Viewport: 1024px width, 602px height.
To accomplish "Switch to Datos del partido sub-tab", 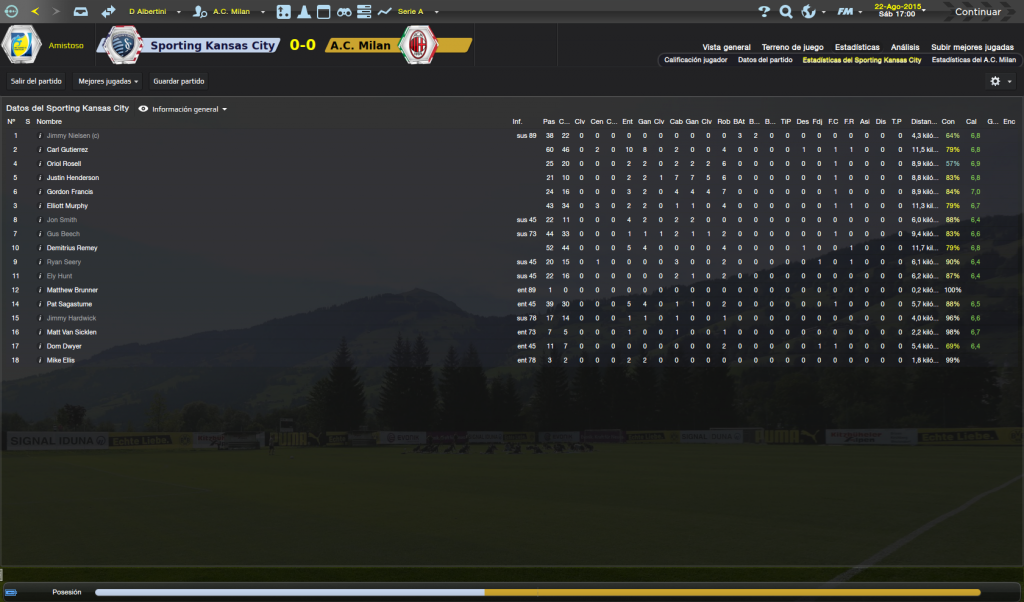I will click(x=765, y=60).
